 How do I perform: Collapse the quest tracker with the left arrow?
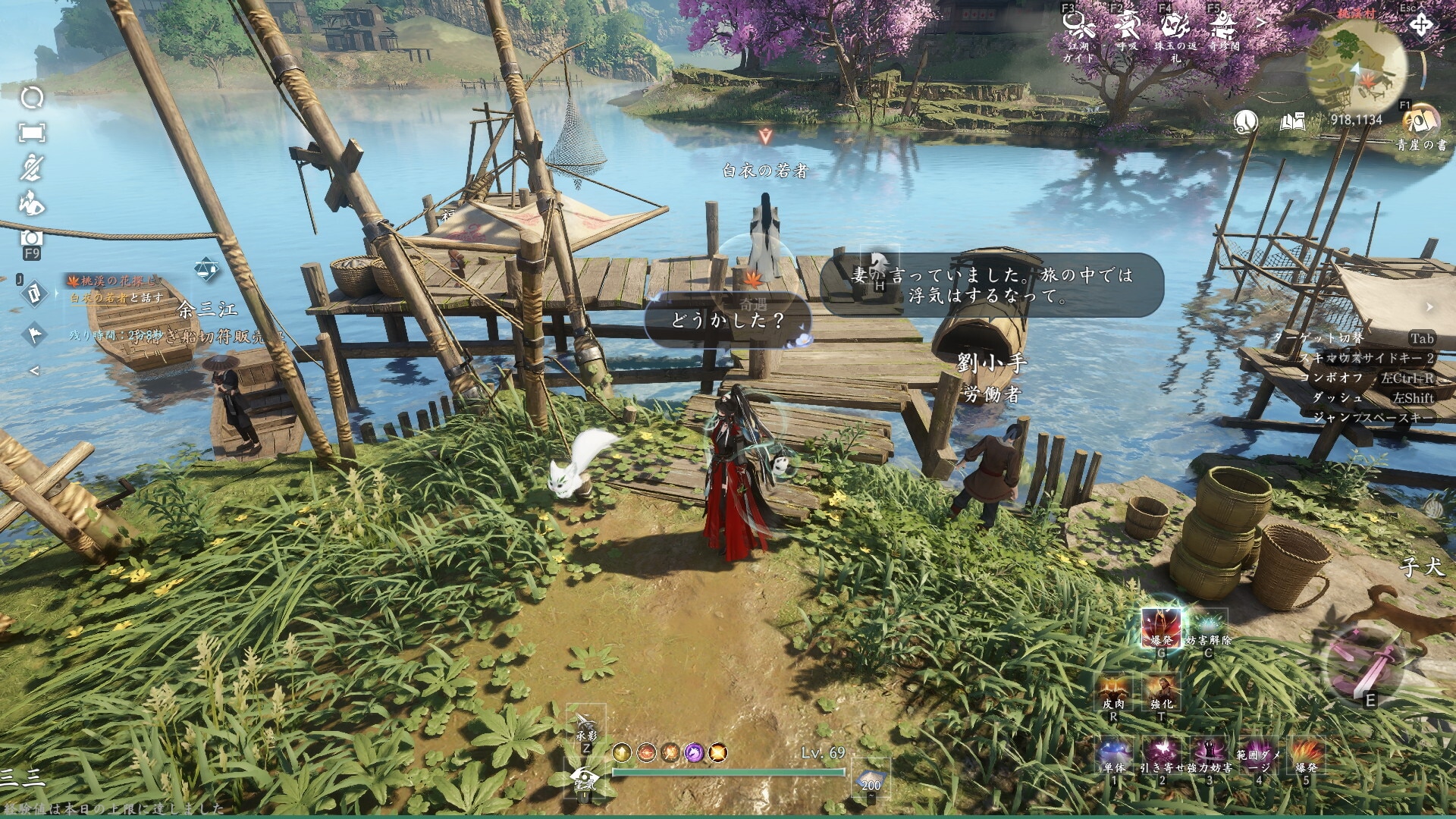tap(33, 371)
